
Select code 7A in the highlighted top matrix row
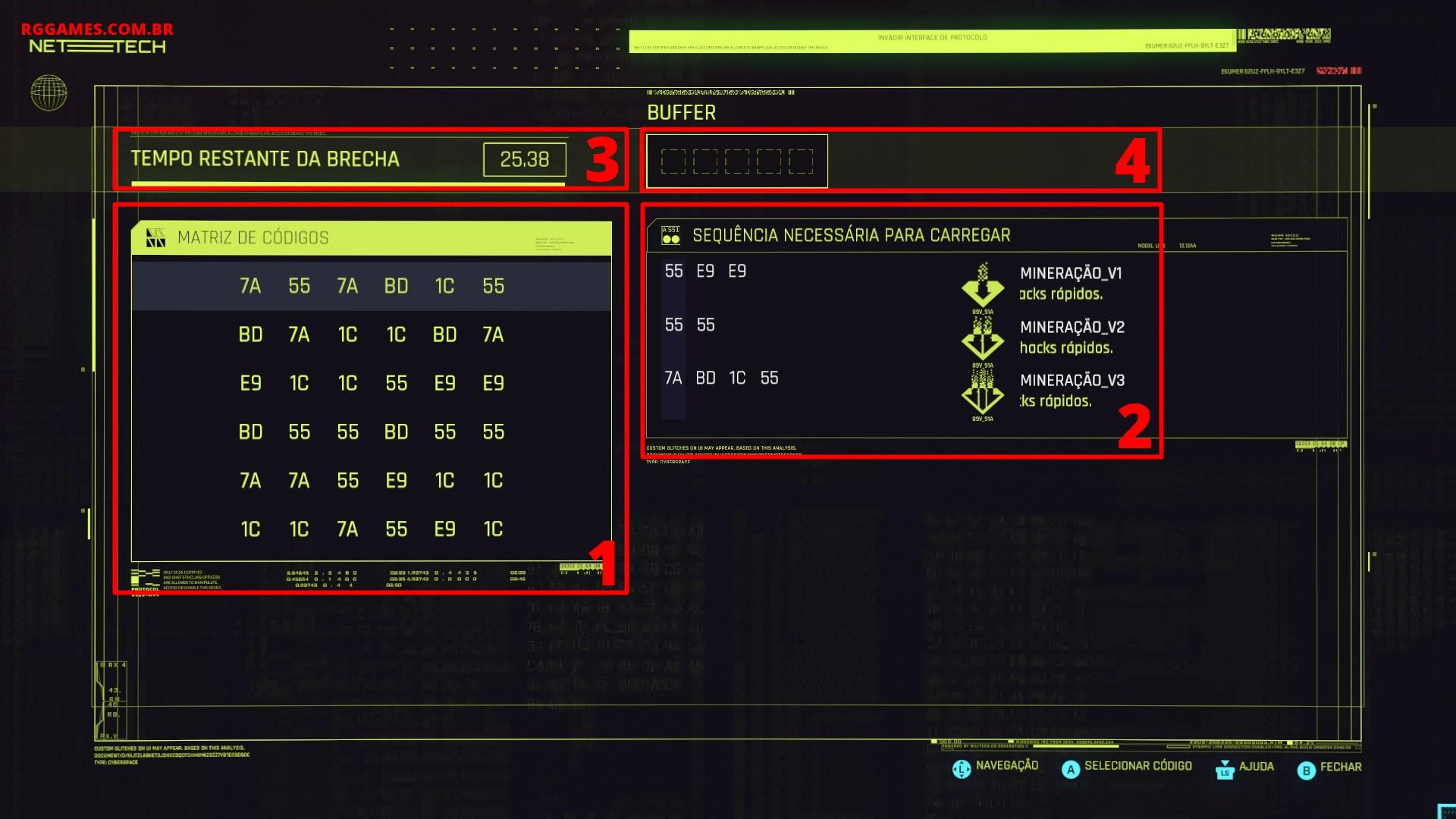click(251, 287)
